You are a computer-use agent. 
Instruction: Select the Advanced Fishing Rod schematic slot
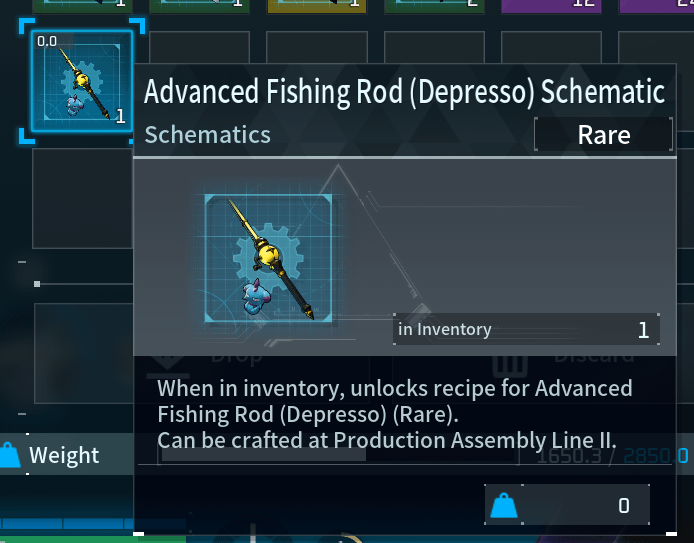tap(82, 82)
